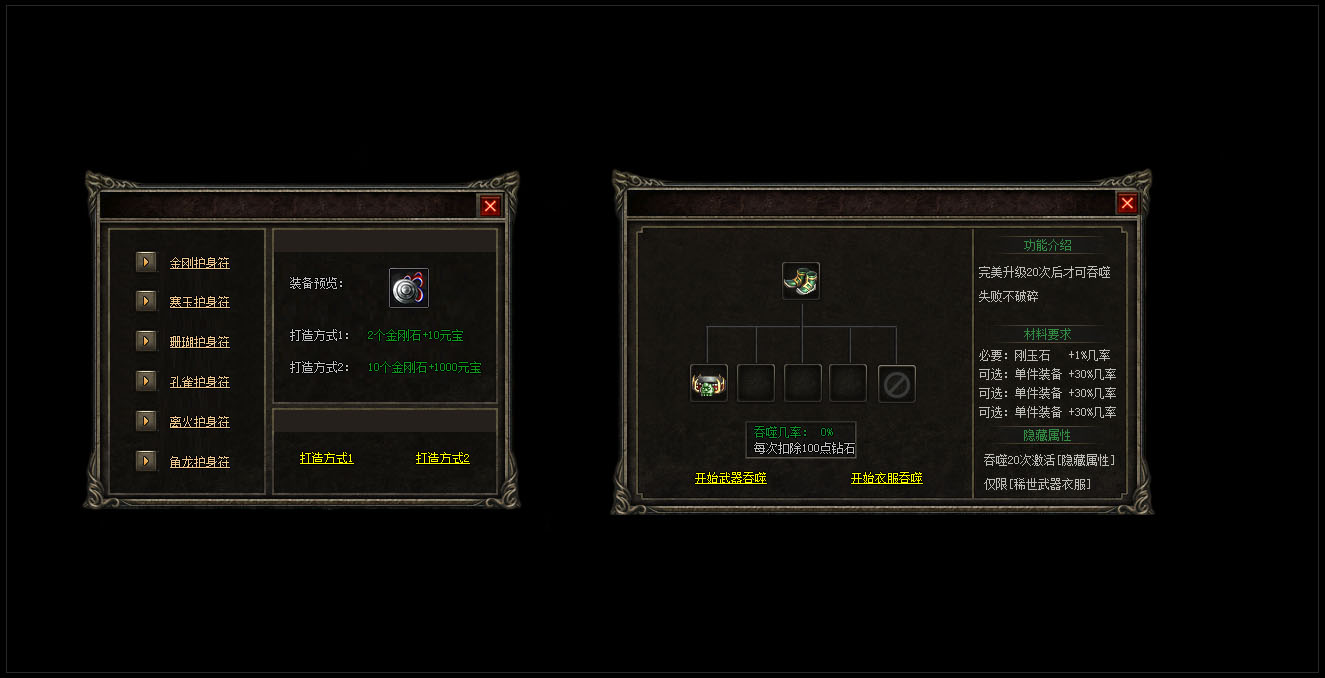Screen dimensions: 1325x678
Task: Click the blocked slot with prohibition symbol
Action: coord(896,384)
